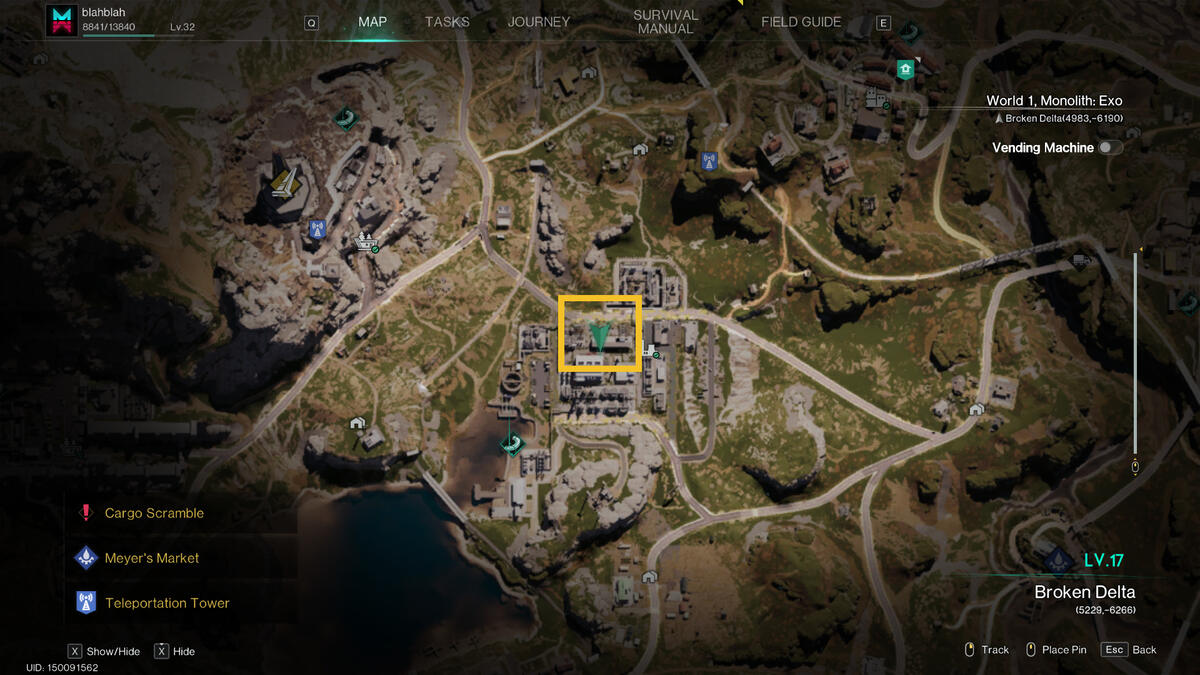Open the SURVIVAL MANUAL tab
Viewport: 1200px width, 675px height.
coord(665,22)
